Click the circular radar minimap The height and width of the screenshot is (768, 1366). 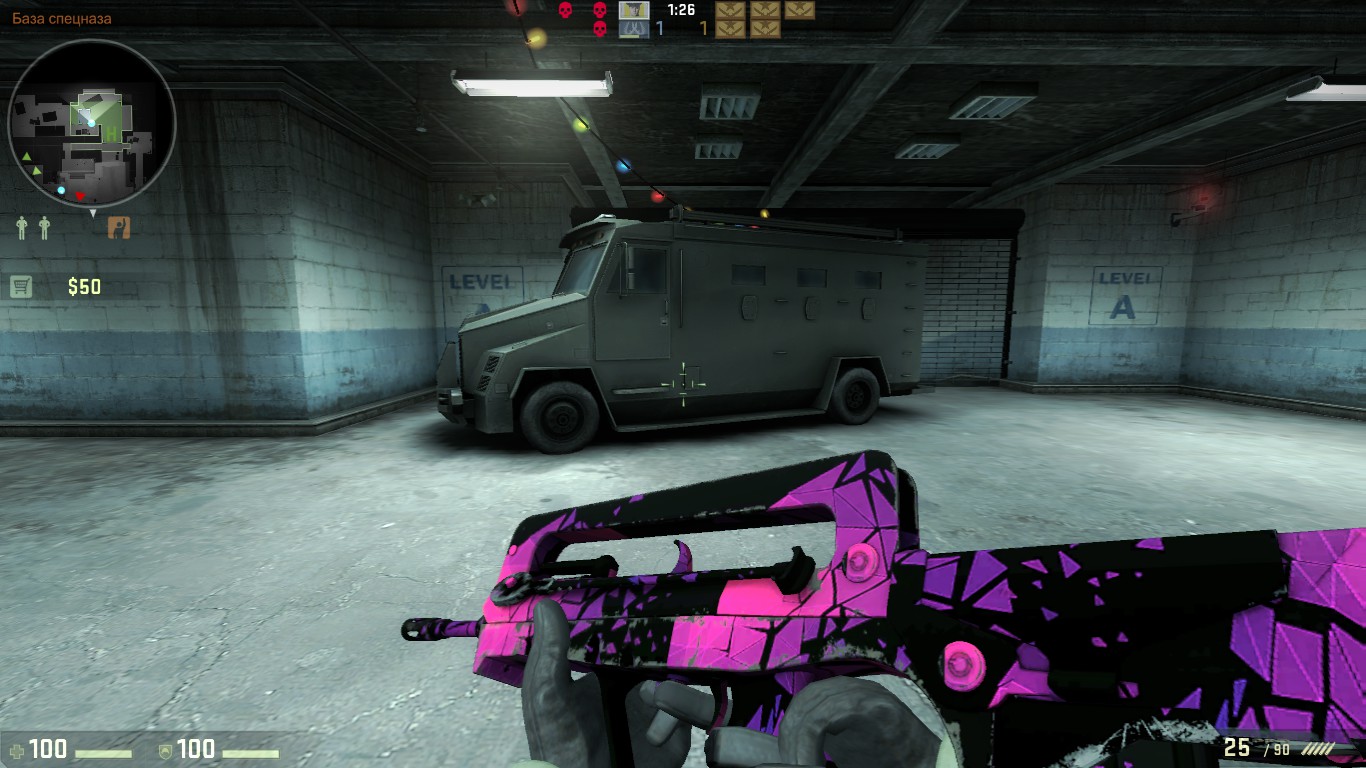[91, 123]
